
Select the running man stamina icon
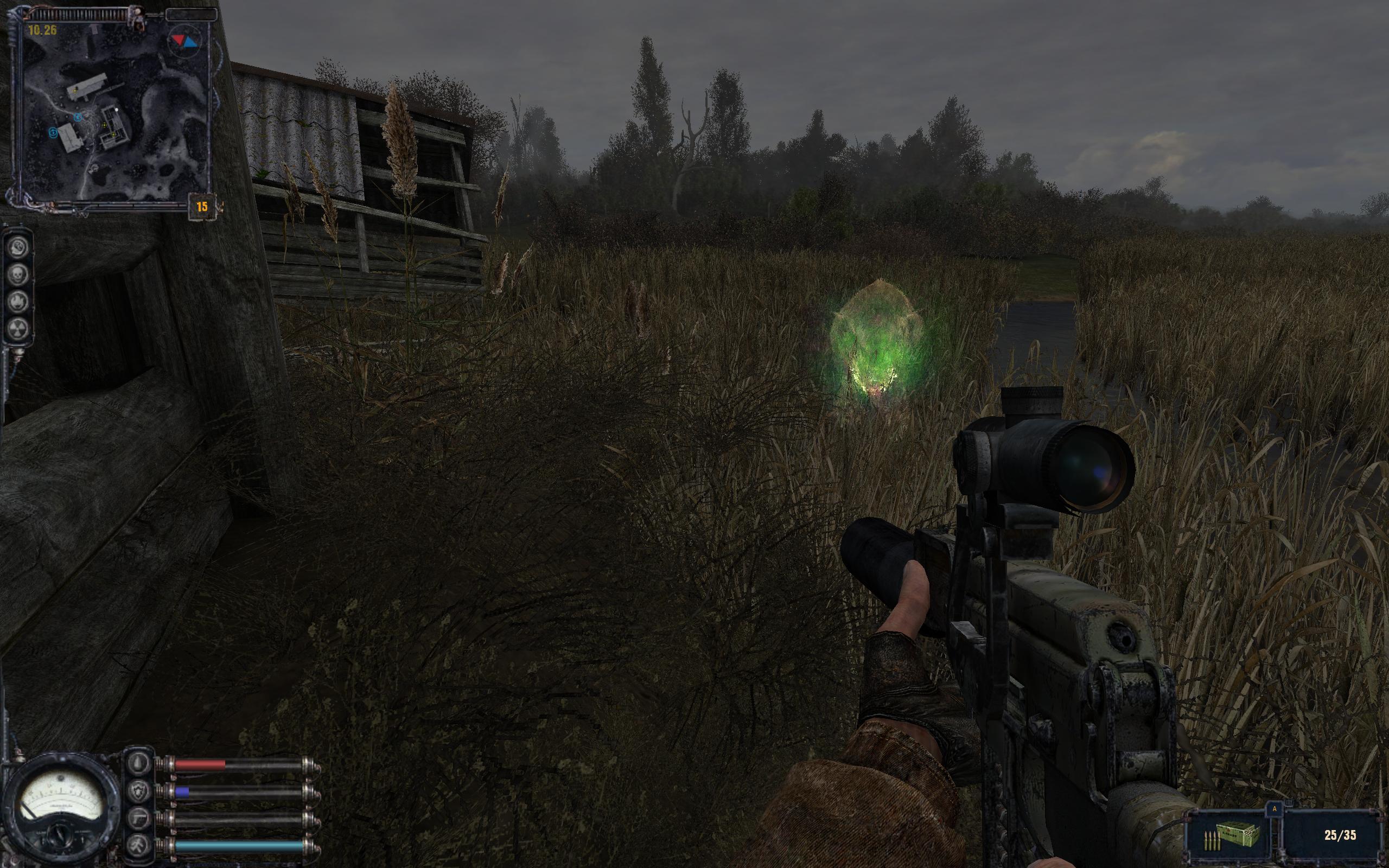pos(139,845)
